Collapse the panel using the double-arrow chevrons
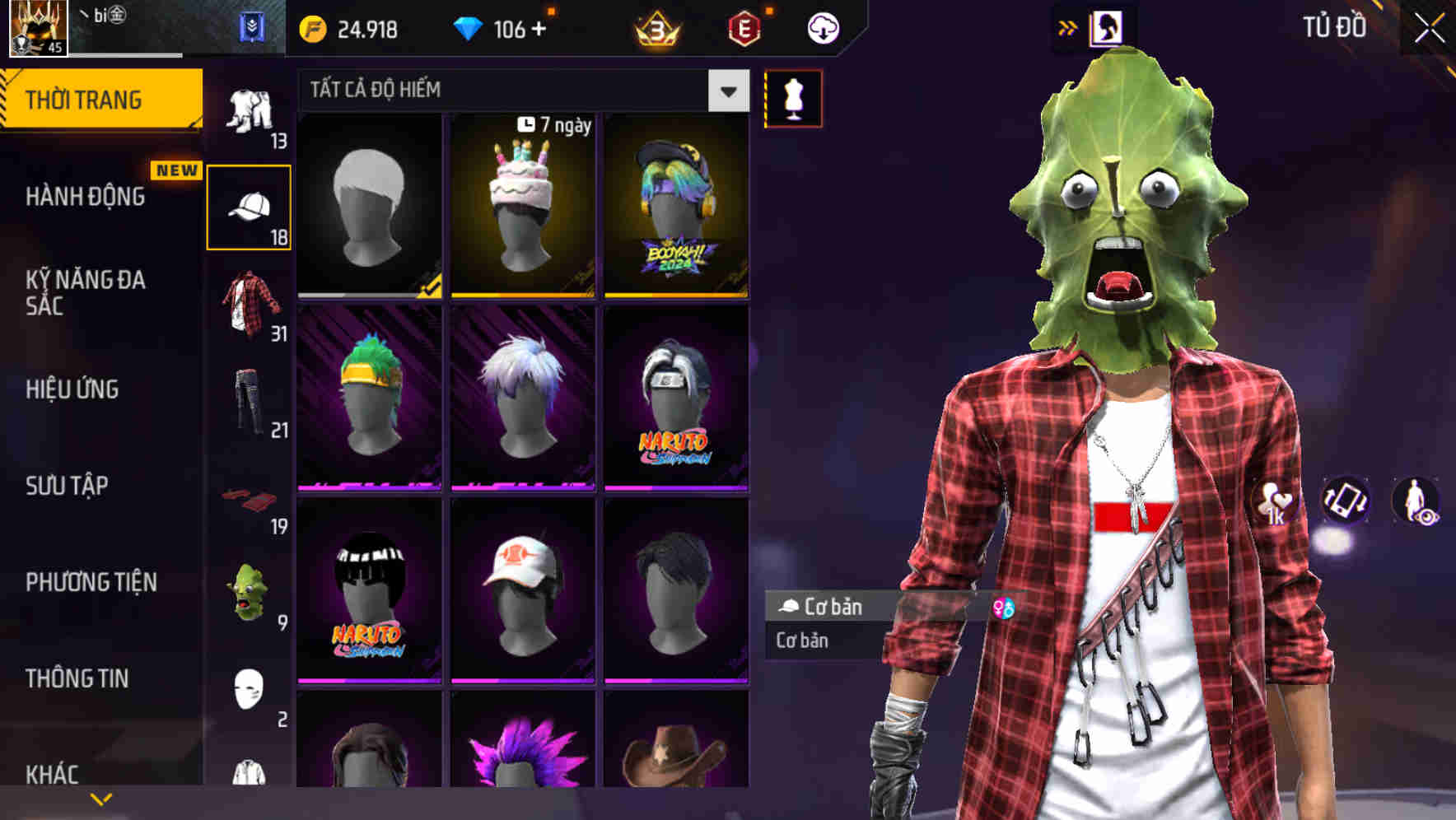Image resolution: width=1456 pixels, height=820 pixels. 1068,26
